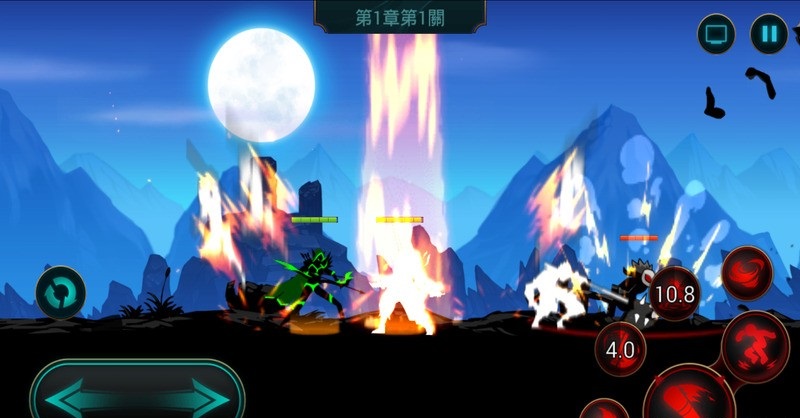The image size is (800, 418).
Task: Tap the screen-shaped button beside pause
Action: point(716,34)
